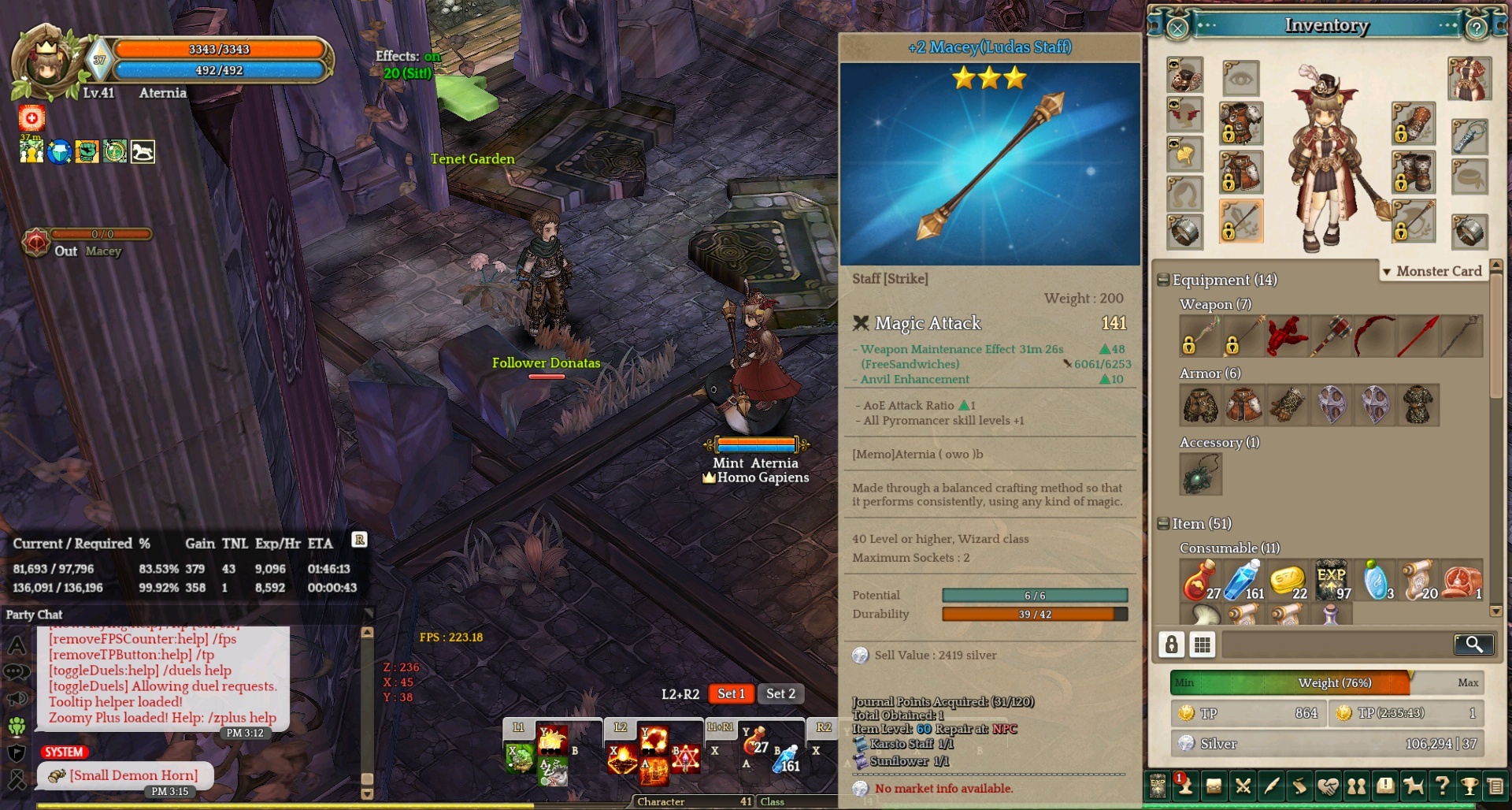The height and width of the screenshot is (810, 1512).
Task: Collapse the Equipment category
Action: (x=1163, y=281)
